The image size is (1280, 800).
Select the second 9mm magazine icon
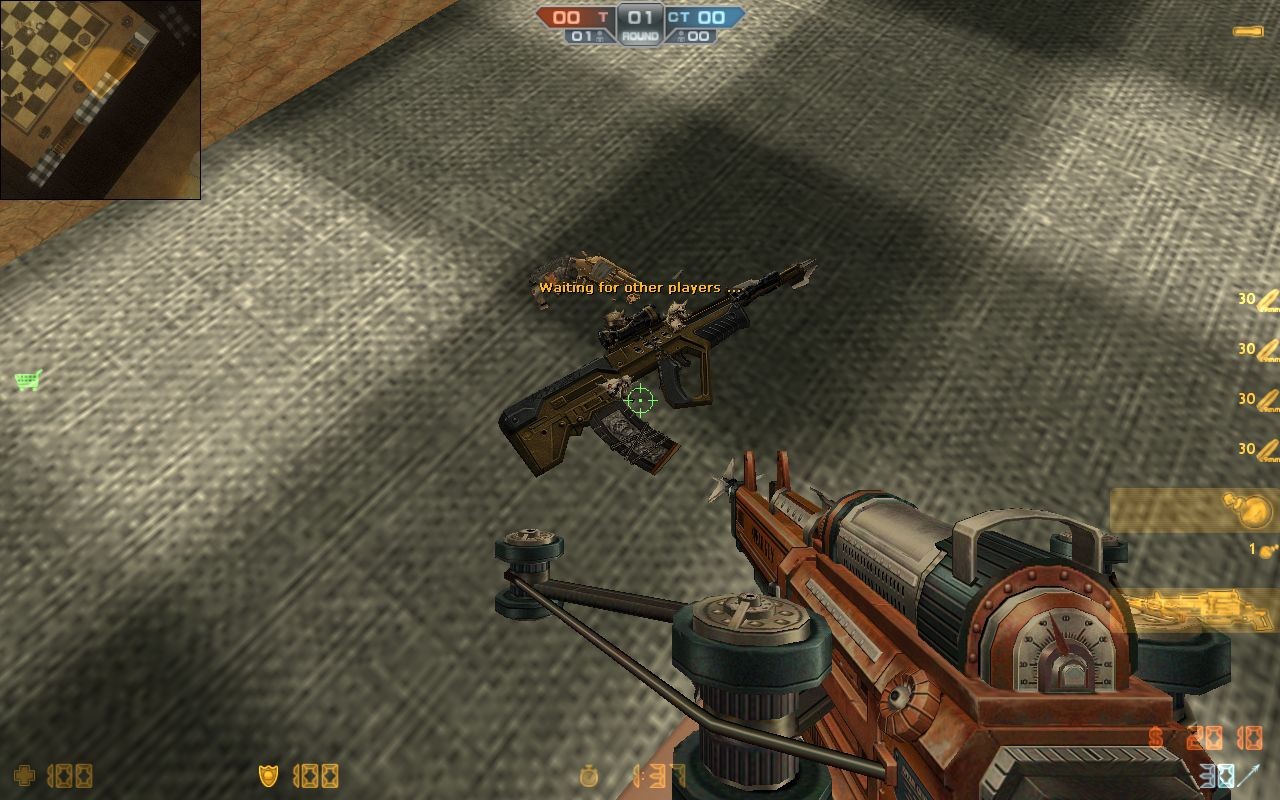click(1266, 348)
